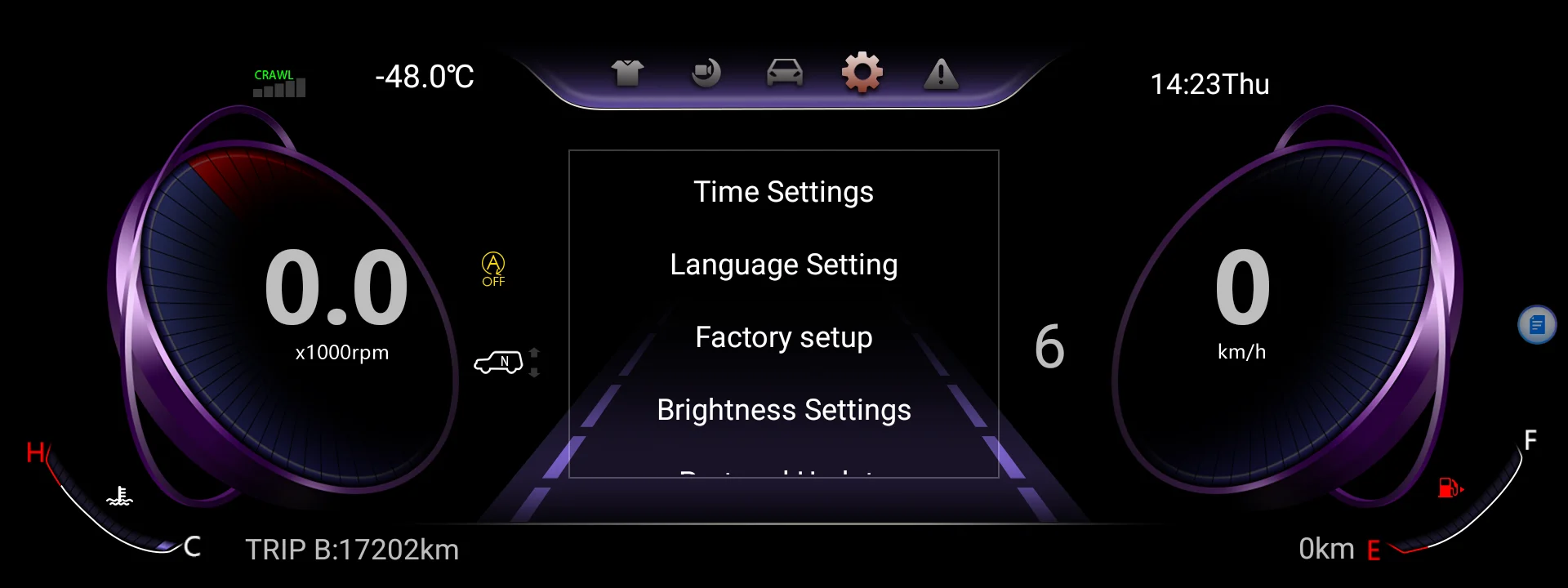1568x588 pixels.
Task: Open Brightness Settings
Action: 783,410
